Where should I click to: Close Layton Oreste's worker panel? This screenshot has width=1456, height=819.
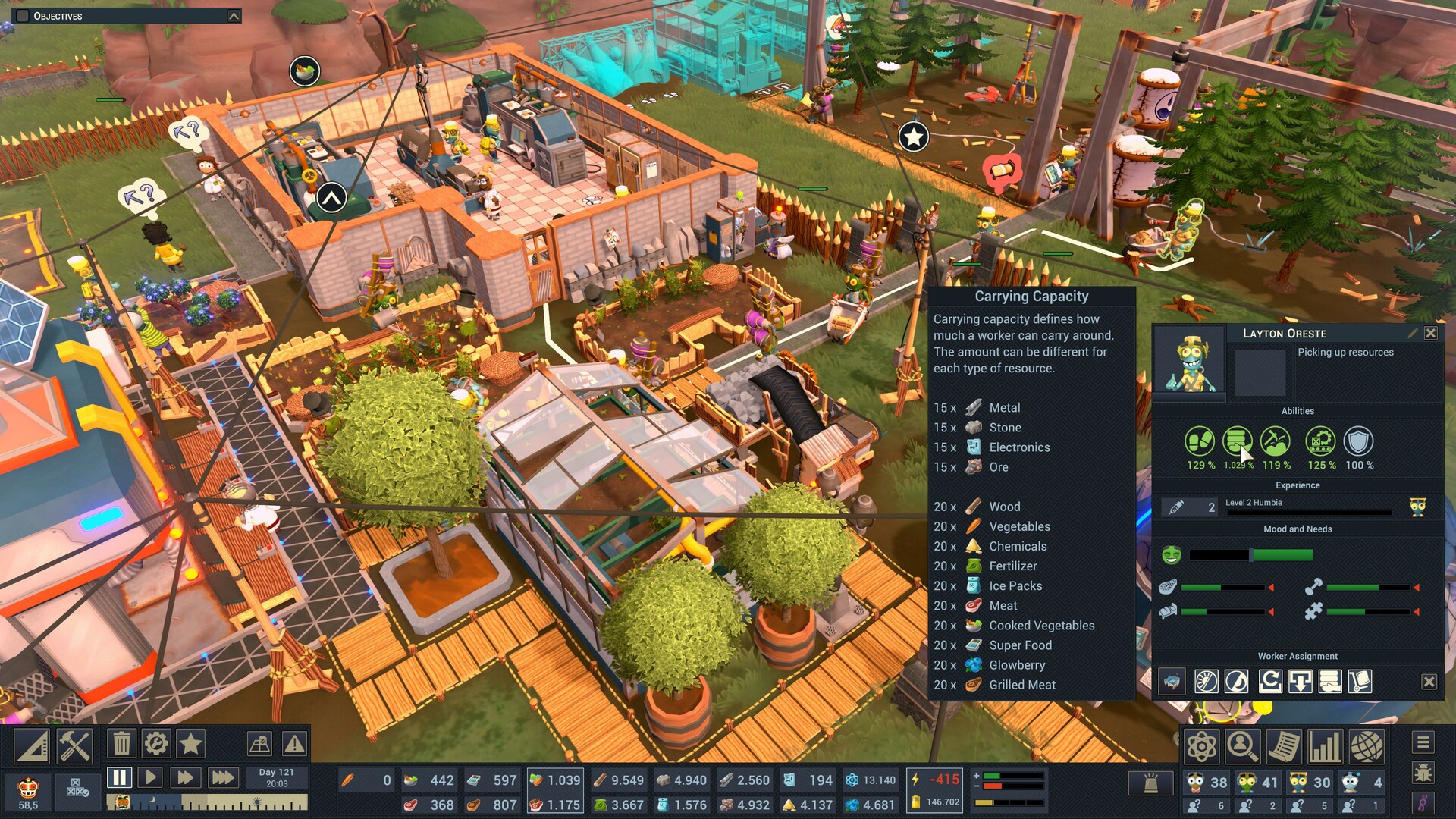pos(1431,333)
